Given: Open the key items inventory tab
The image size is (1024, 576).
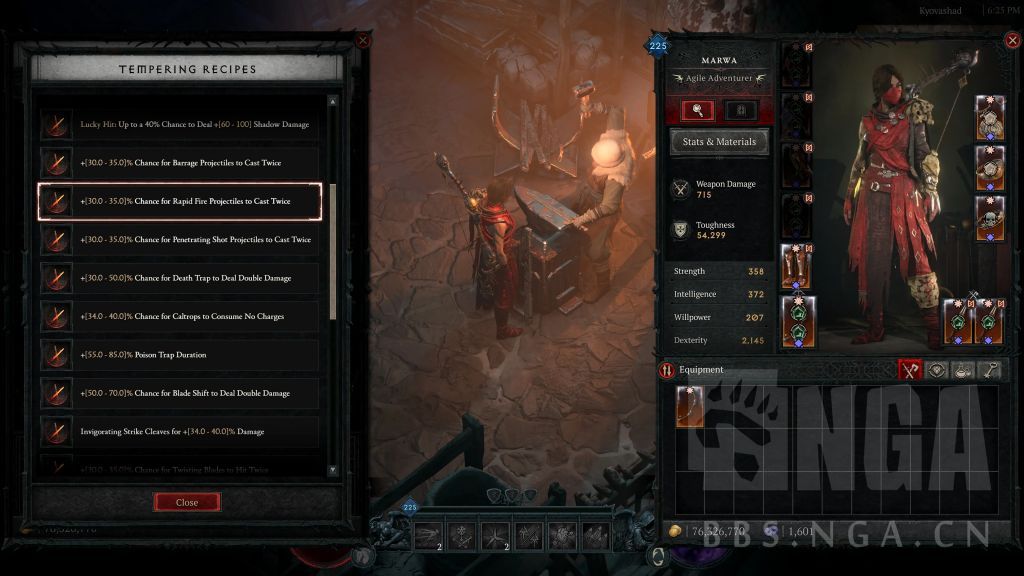Looking at the screenshot, I should coord(988,370).
